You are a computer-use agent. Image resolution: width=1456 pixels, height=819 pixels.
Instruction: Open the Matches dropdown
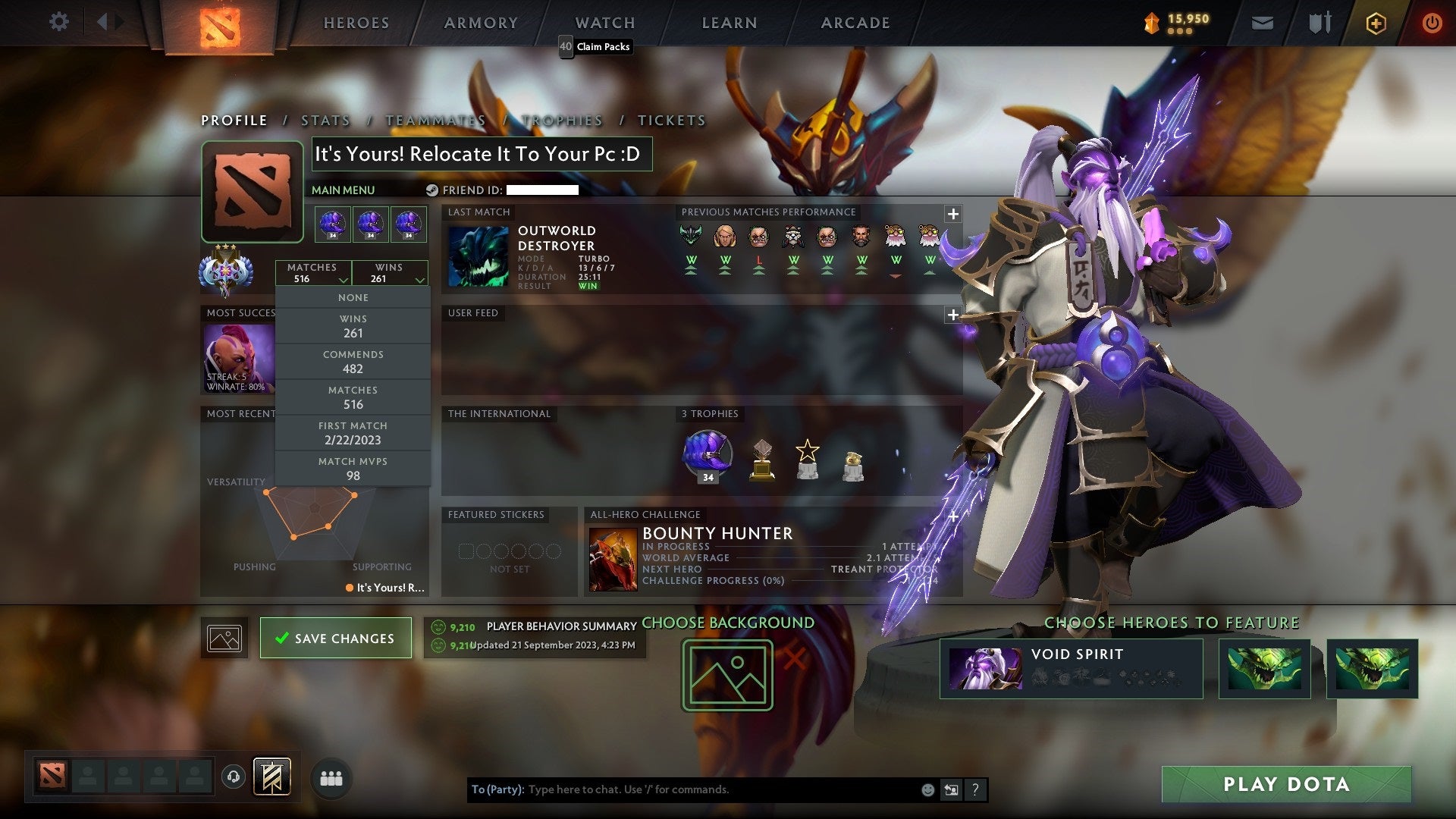pos(314,273)
